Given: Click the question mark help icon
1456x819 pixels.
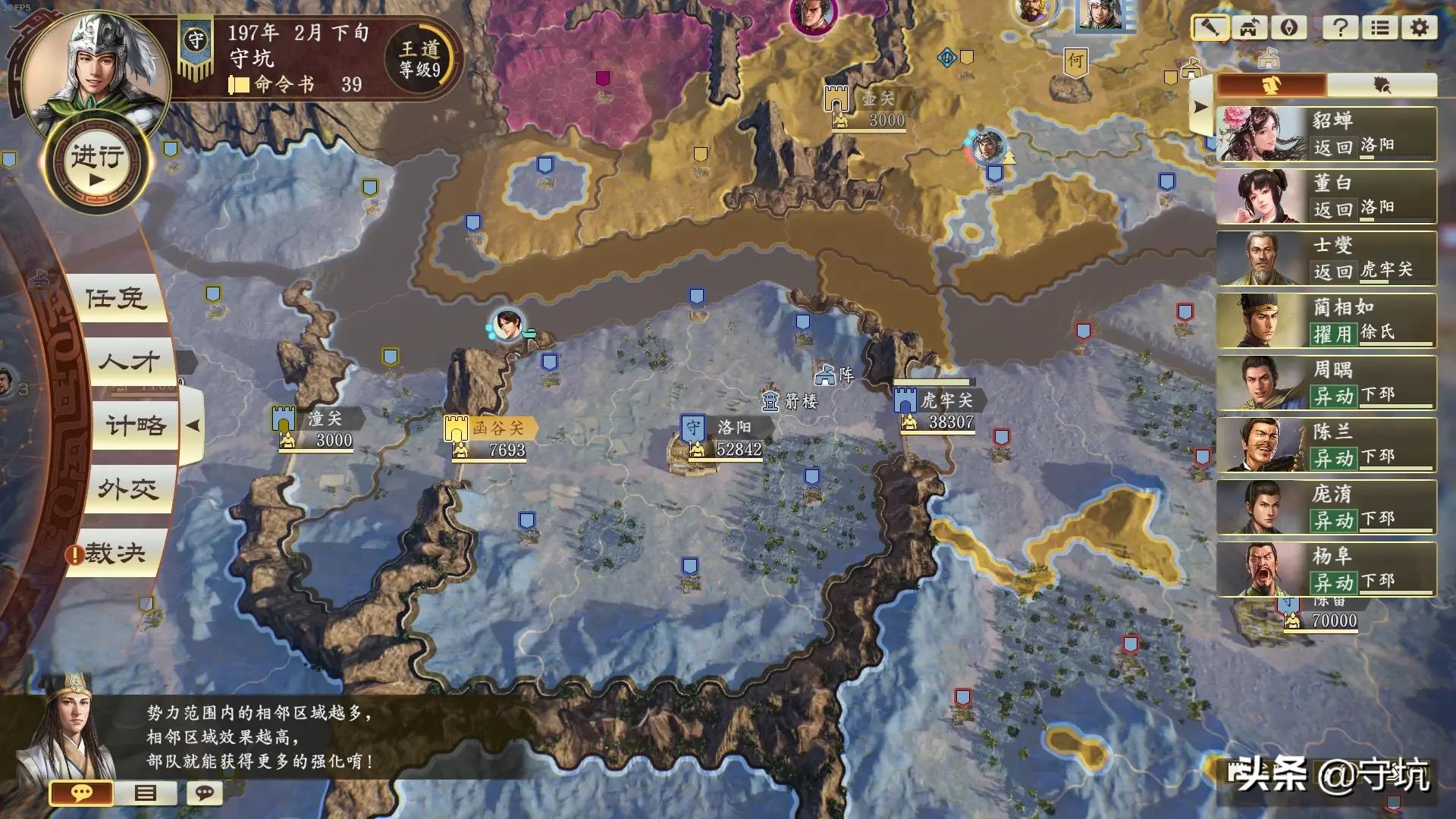Looking at the screenshot, I should click(x=1340, y=28).
